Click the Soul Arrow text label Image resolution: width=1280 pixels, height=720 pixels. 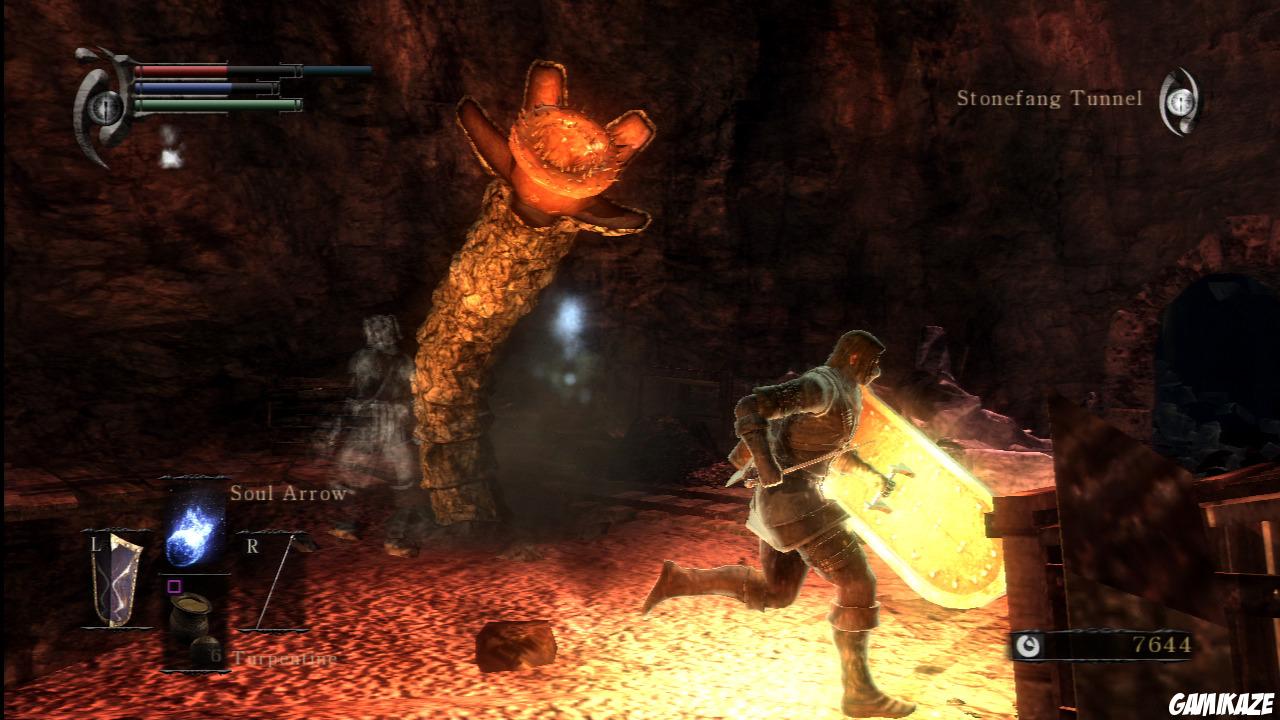point(288,493)
